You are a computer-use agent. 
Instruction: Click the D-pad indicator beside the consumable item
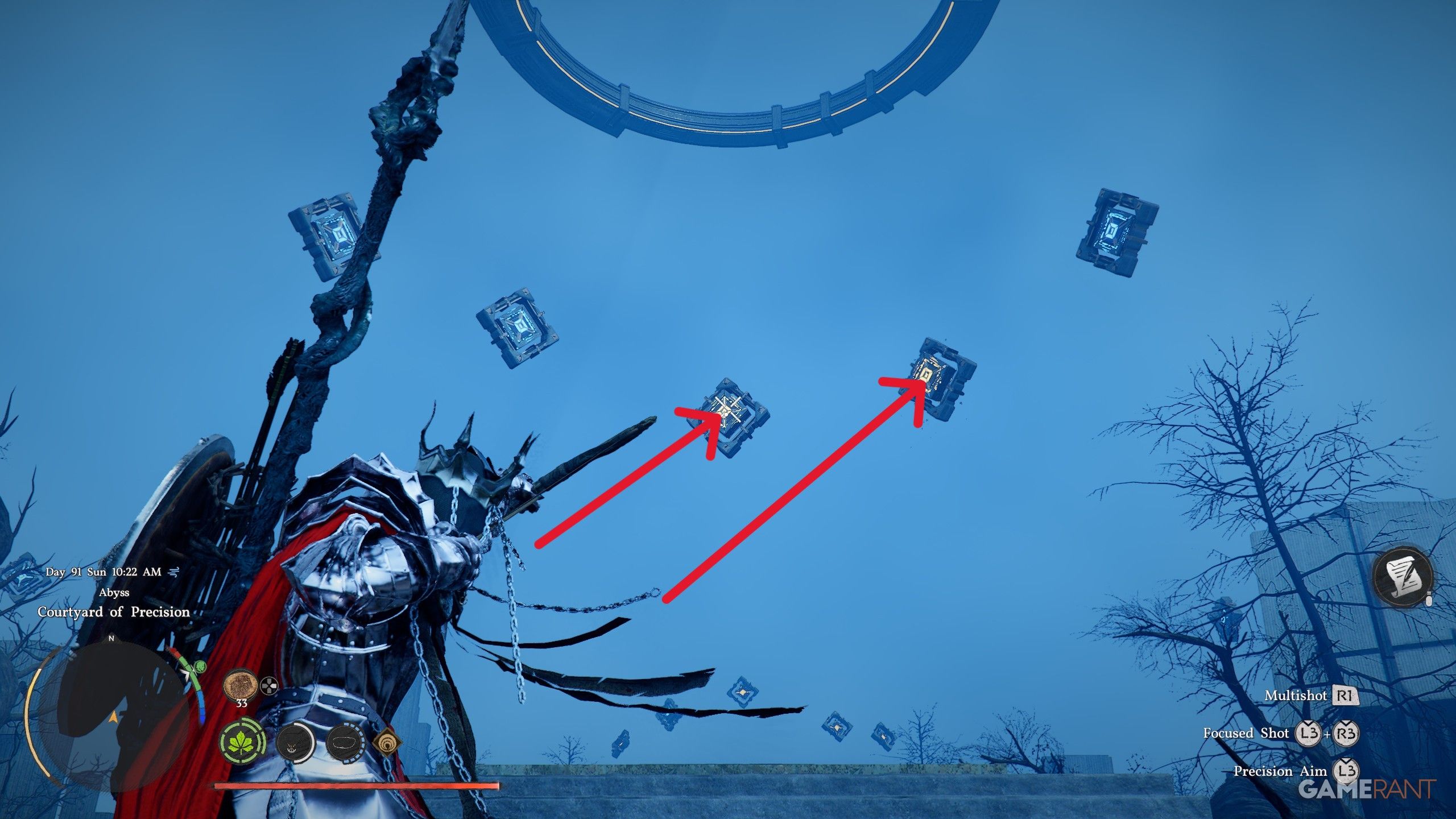268,686
